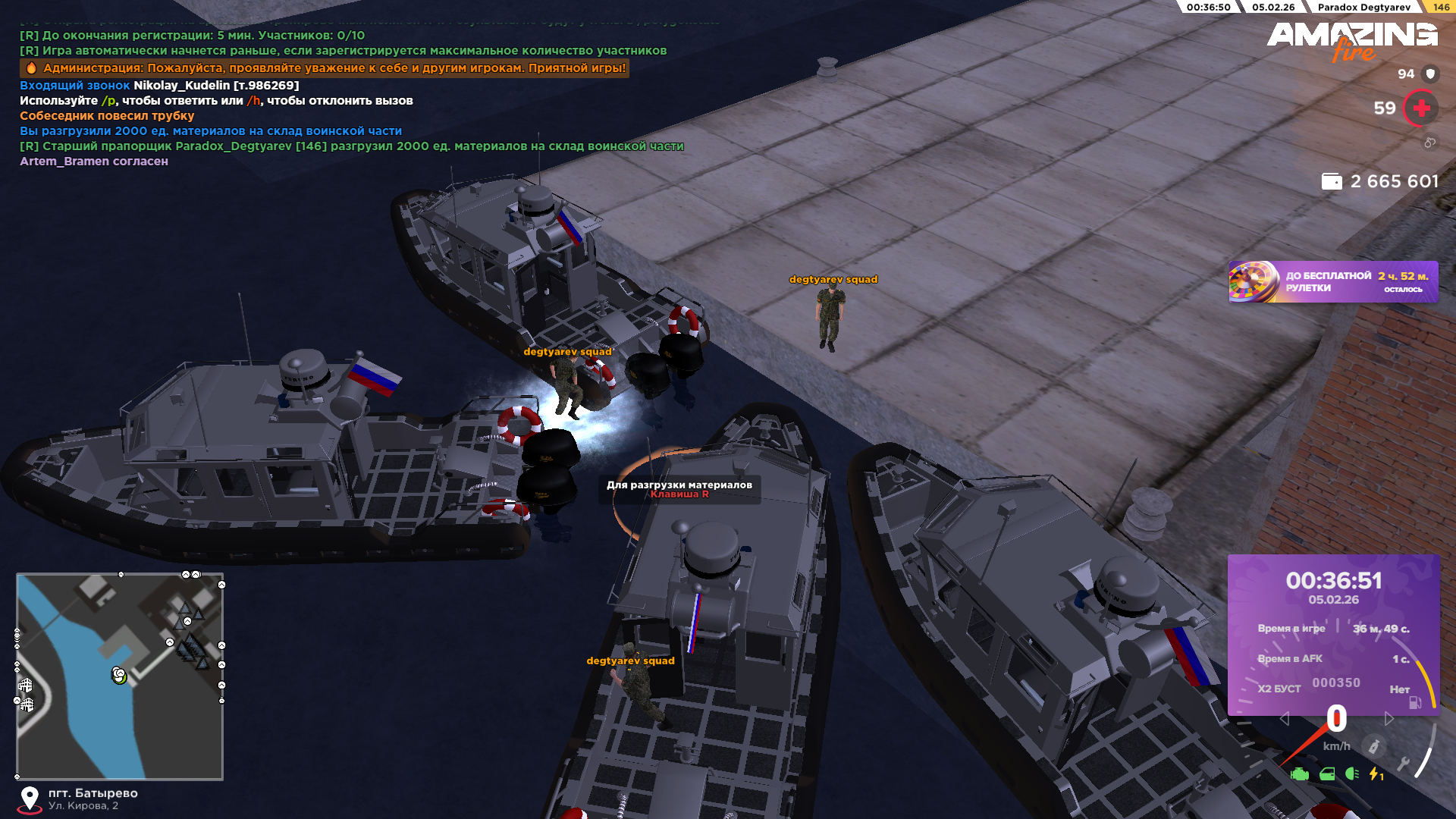This screenshot has height=819, width=1456.
Task: Activate the left turn signal arrow
Action: 1285,719
